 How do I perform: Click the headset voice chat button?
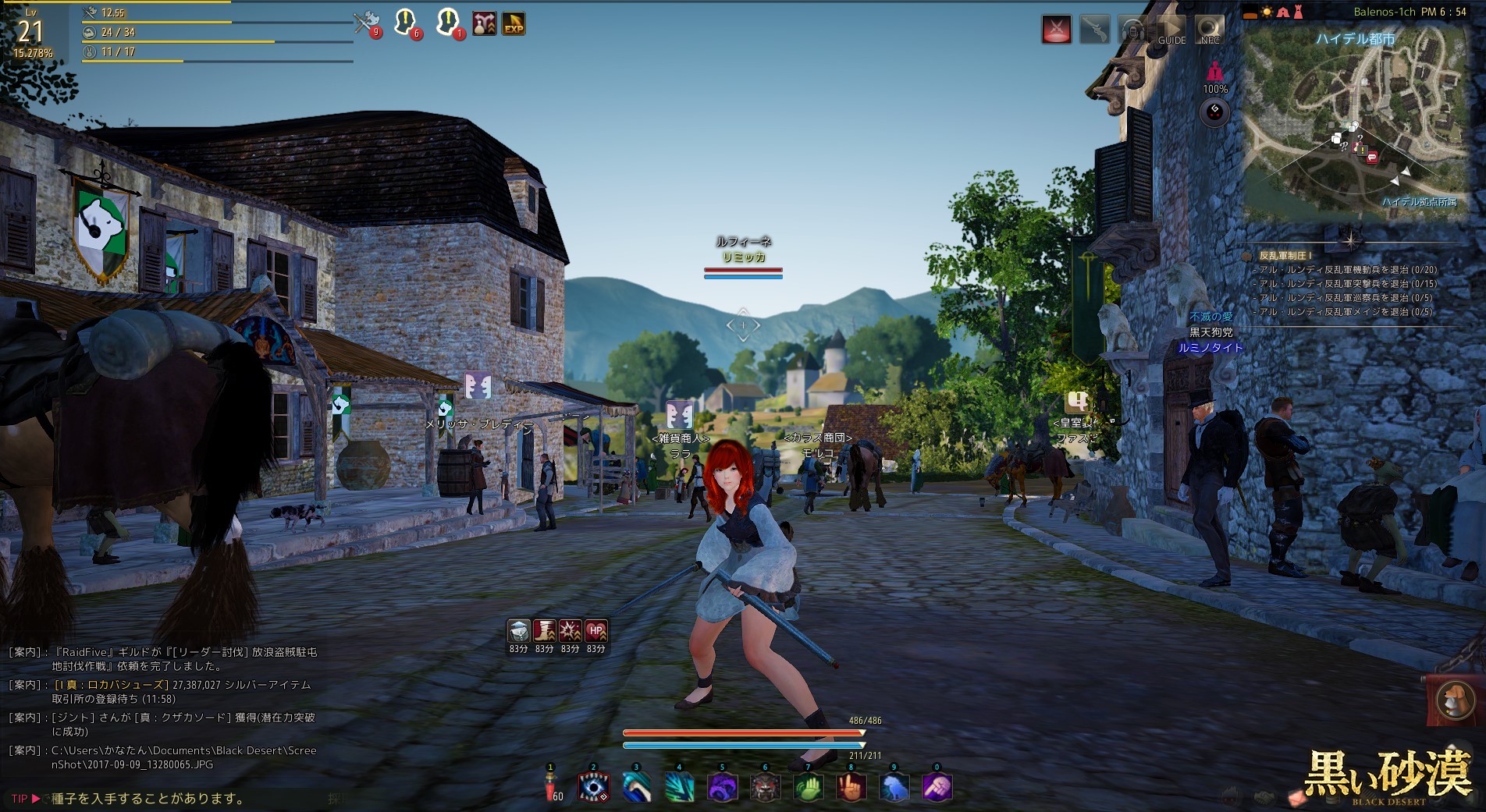click(x=1132, y=30)
